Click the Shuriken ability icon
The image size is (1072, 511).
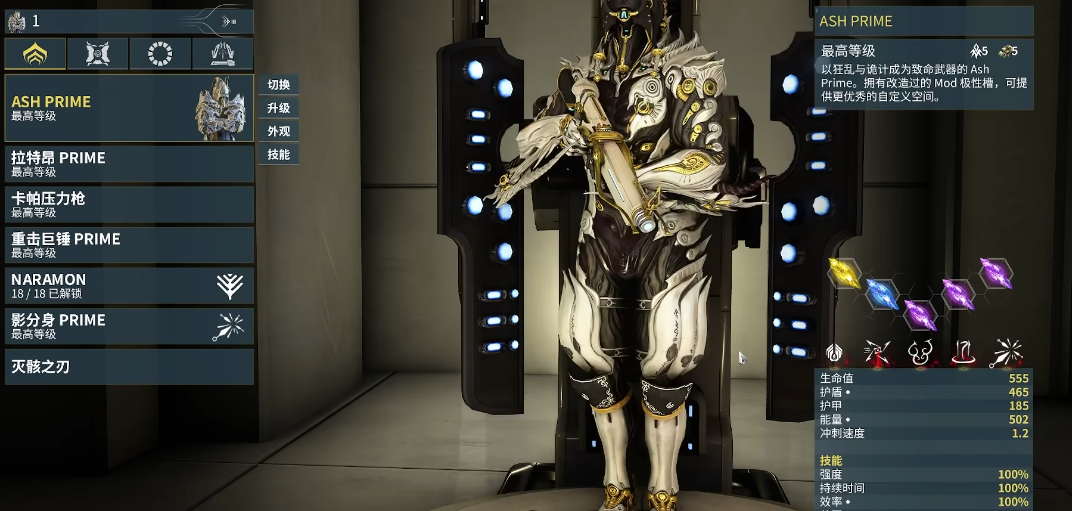(x=877, y=352)
